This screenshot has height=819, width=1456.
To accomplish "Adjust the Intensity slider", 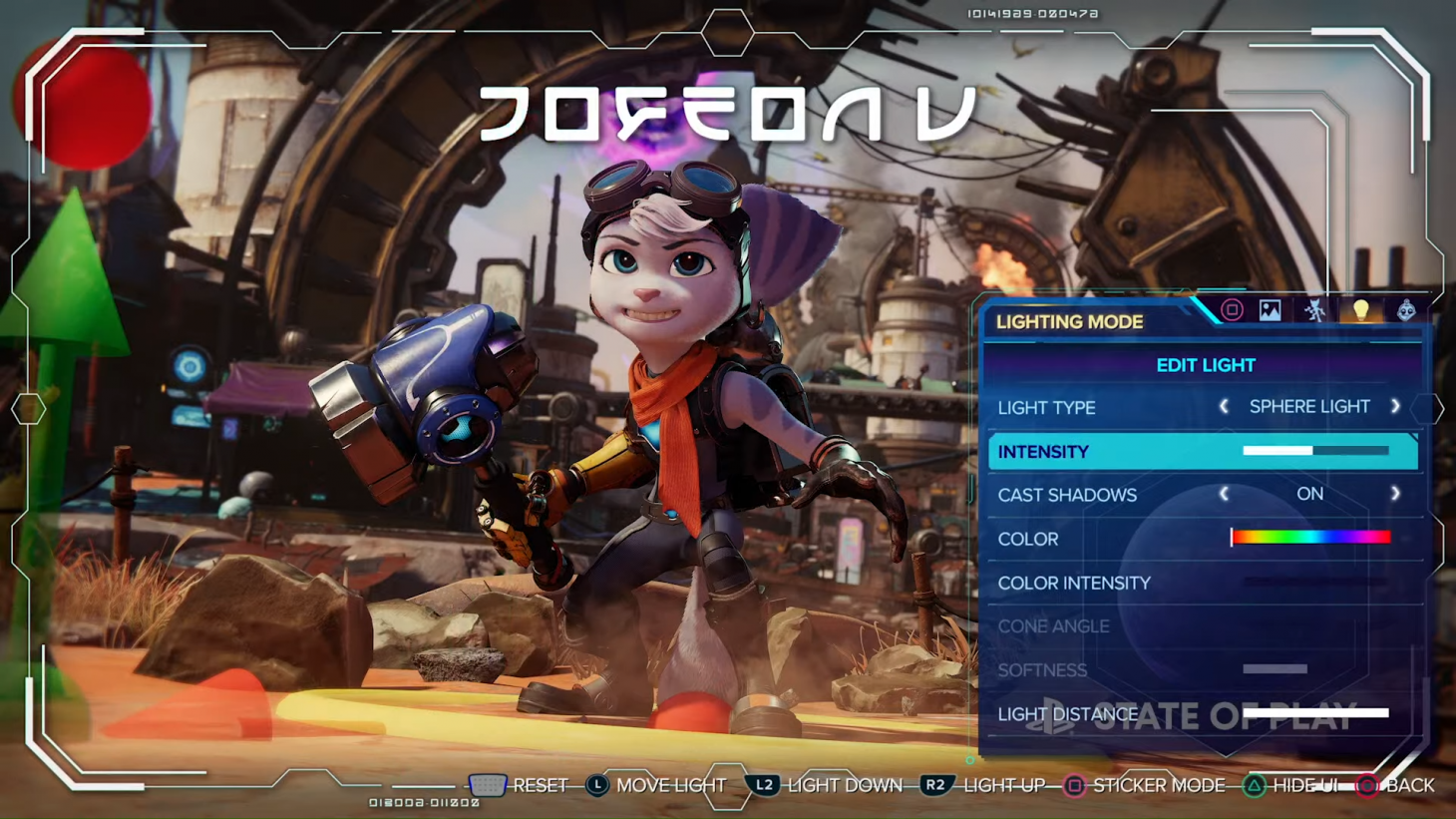I will 1314,451.
